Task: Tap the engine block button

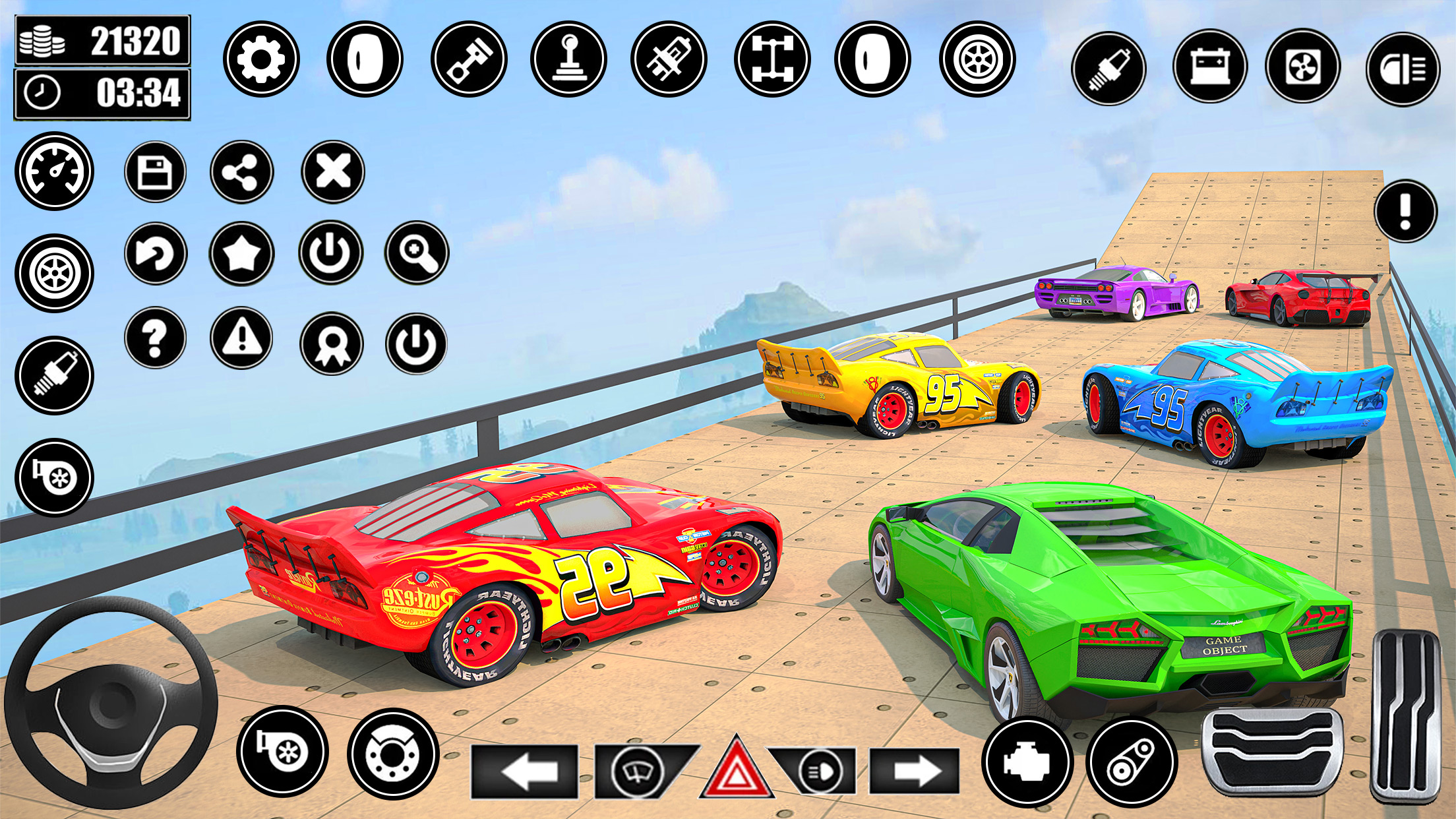Action: coord(1027,762)
